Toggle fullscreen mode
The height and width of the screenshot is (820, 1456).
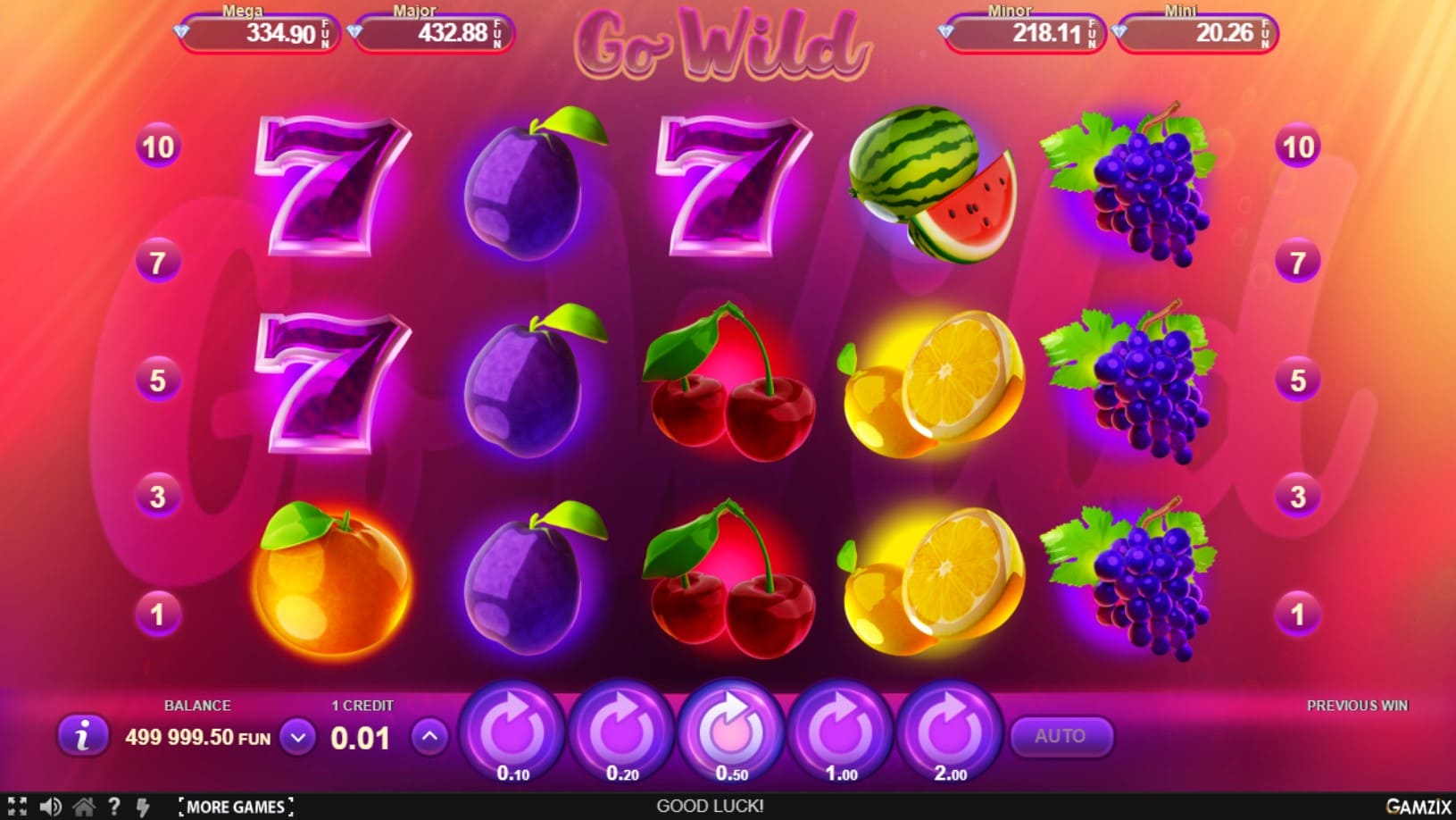(17, 807)
